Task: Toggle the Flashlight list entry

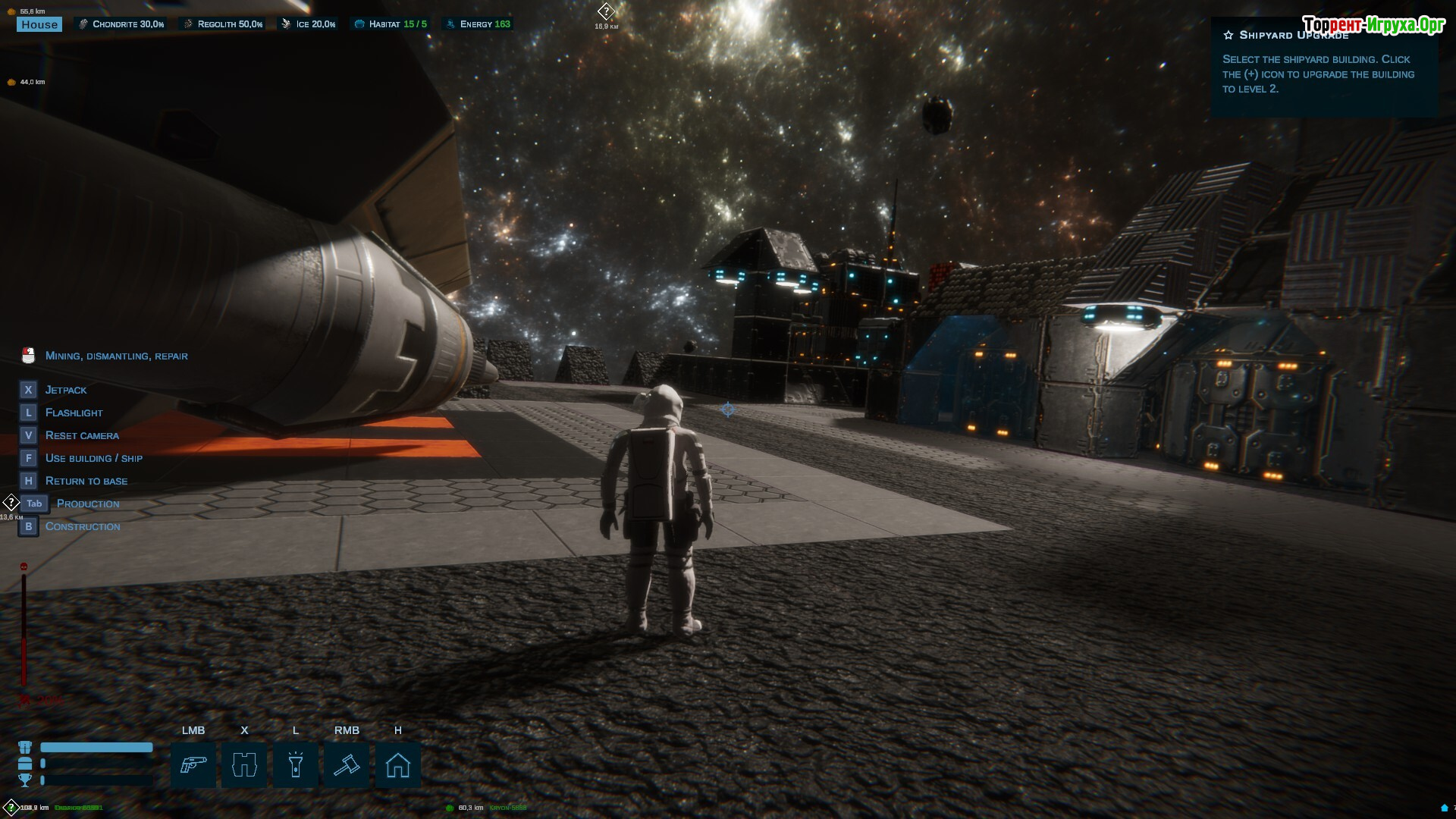Action: coord(74,413)
